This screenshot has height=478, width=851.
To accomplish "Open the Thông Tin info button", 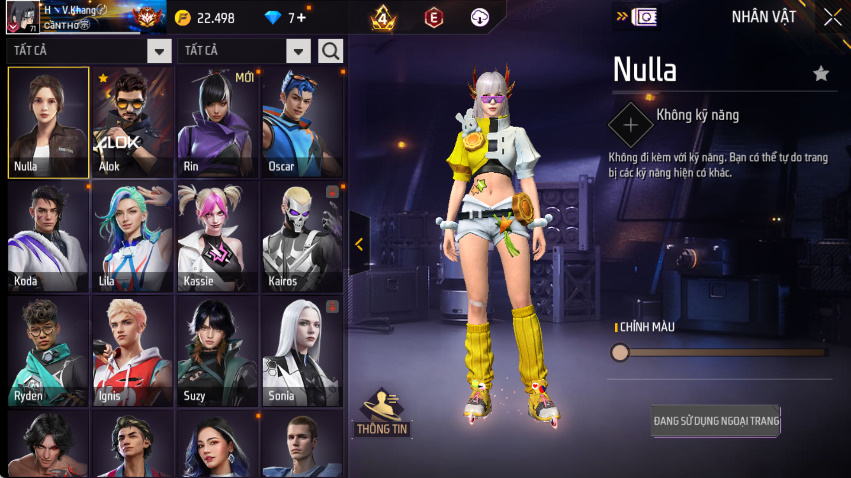I will point(382,412).
